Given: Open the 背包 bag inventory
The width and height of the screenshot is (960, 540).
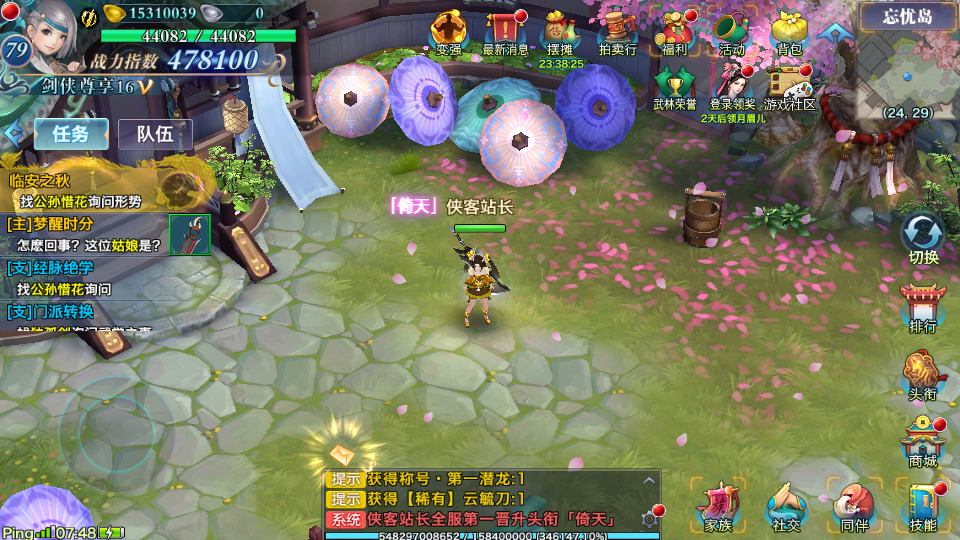Looking at the screenshot, I should click(x=789, y=31).
